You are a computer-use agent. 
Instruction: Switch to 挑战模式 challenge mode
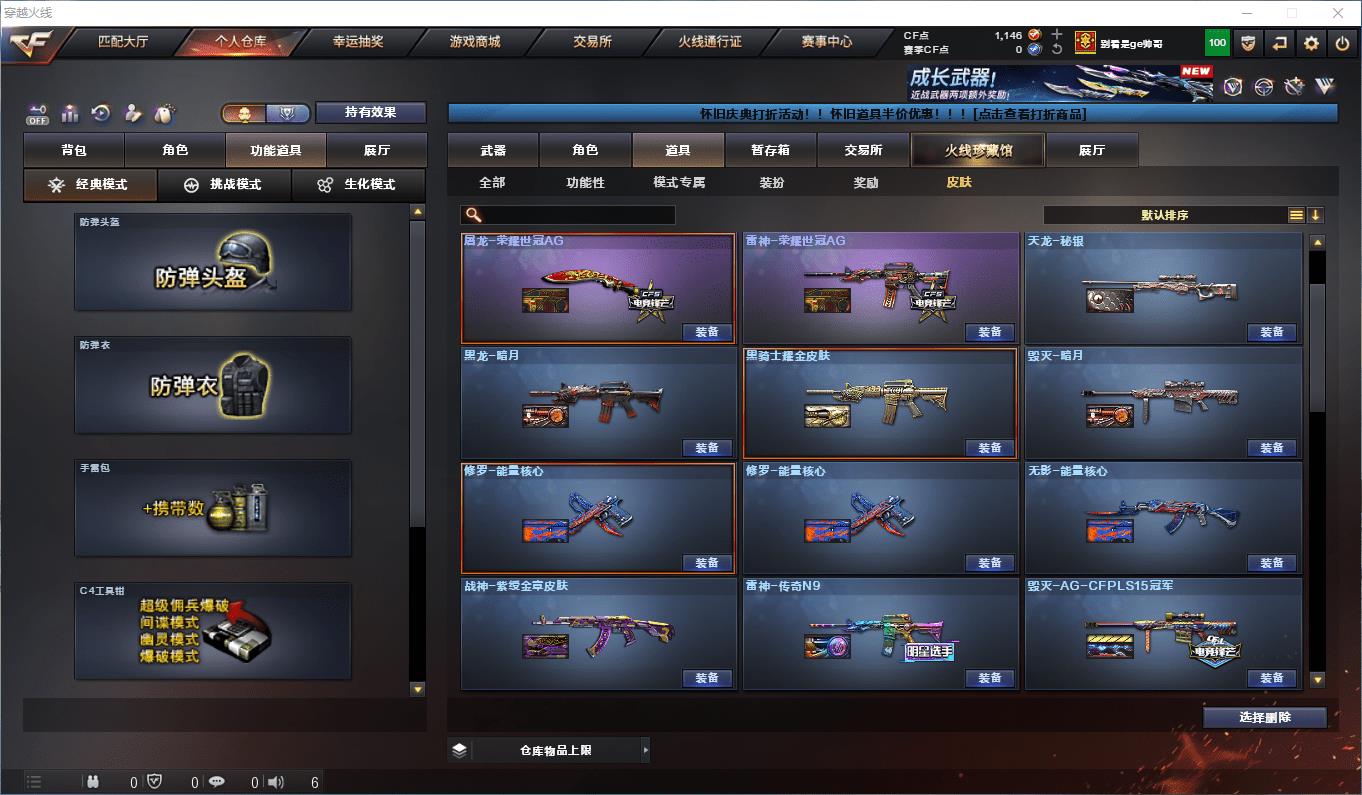coord(224,185)
